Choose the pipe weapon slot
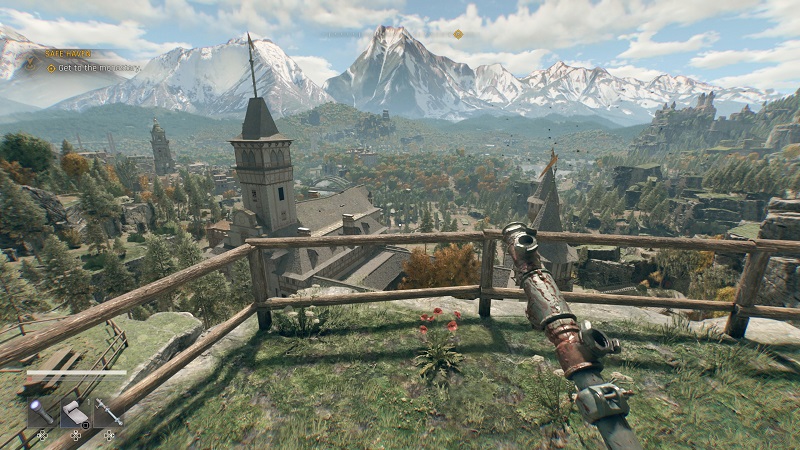The width and height of the screenshot is (800, 450). click(109, 412)
